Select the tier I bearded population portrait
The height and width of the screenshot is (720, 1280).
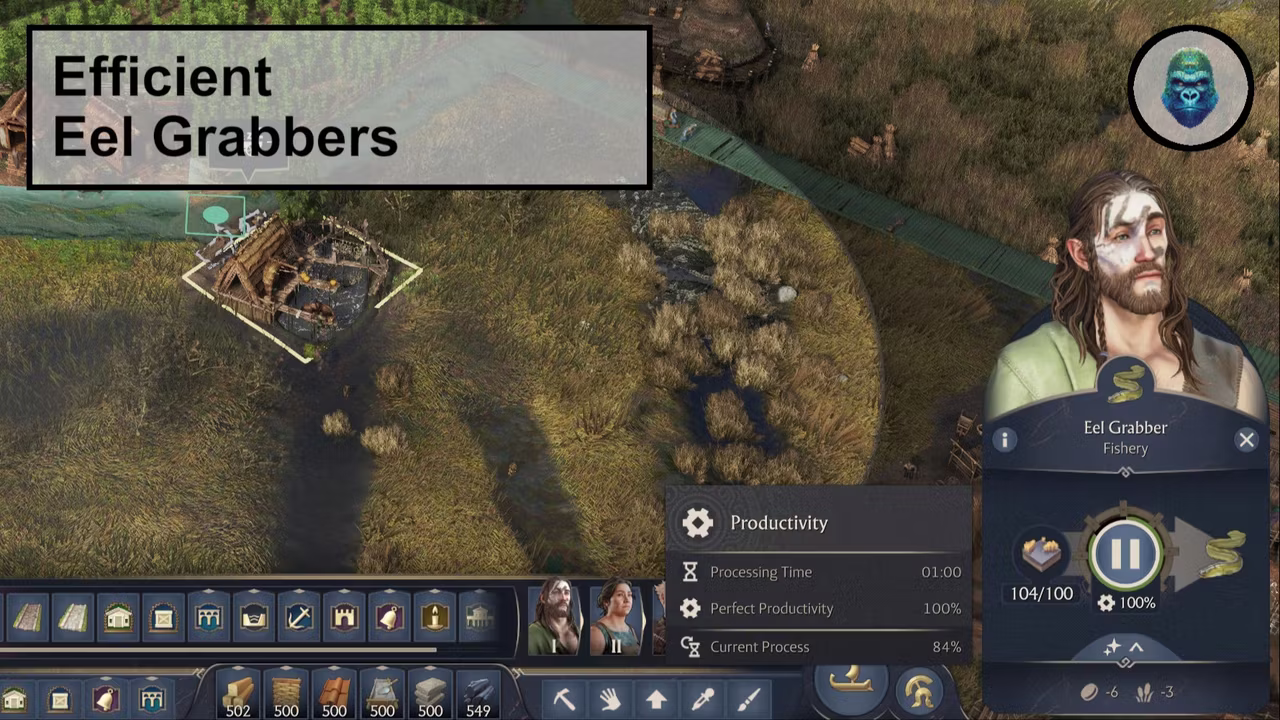554,617
